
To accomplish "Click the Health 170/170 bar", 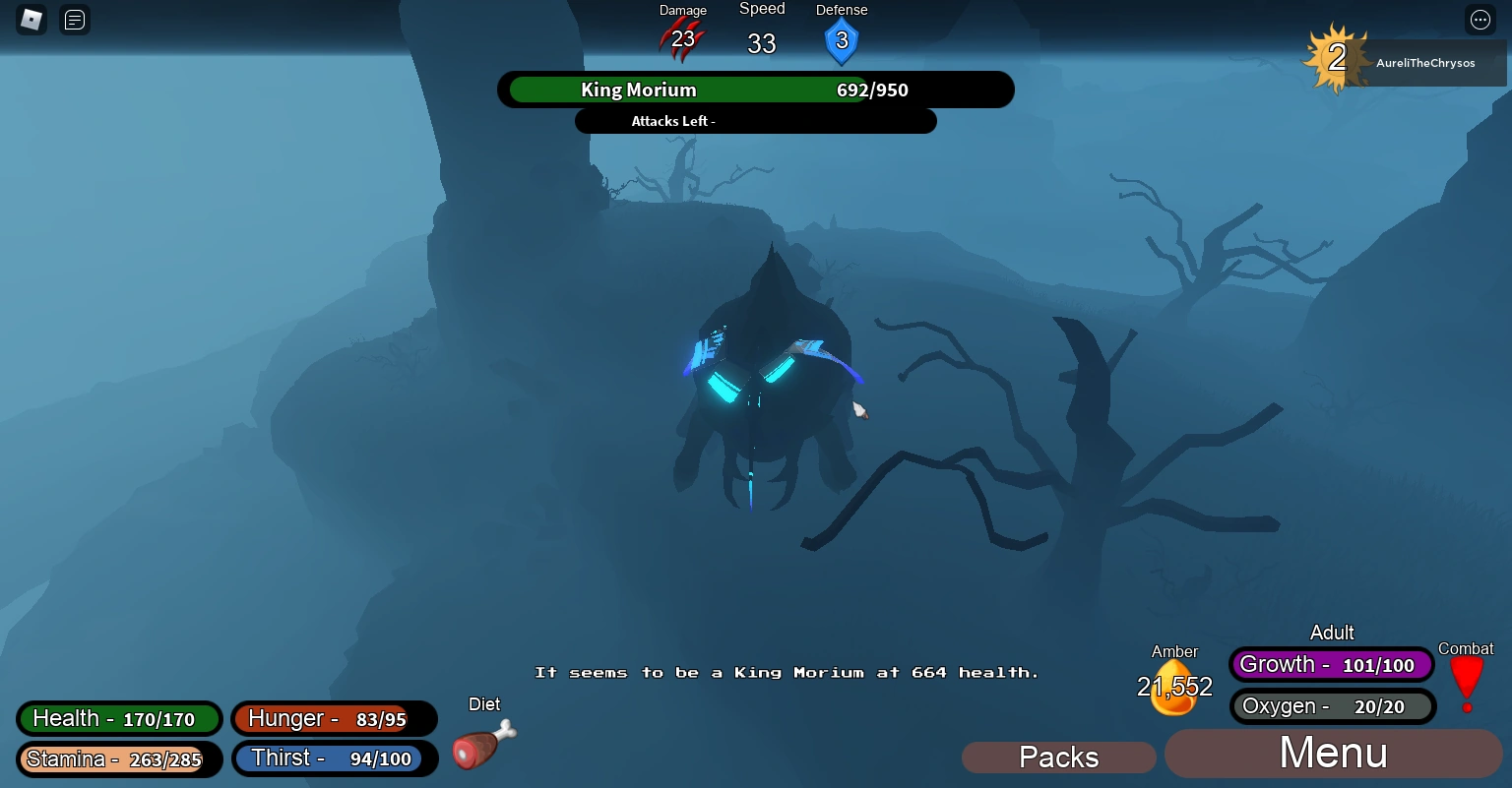I will coord(119,718).
